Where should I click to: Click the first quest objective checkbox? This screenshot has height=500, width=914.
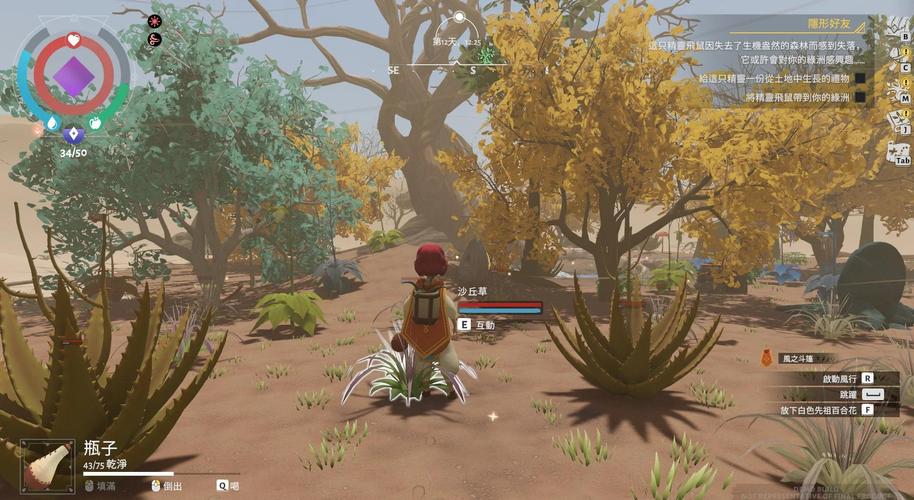point(858,77)
